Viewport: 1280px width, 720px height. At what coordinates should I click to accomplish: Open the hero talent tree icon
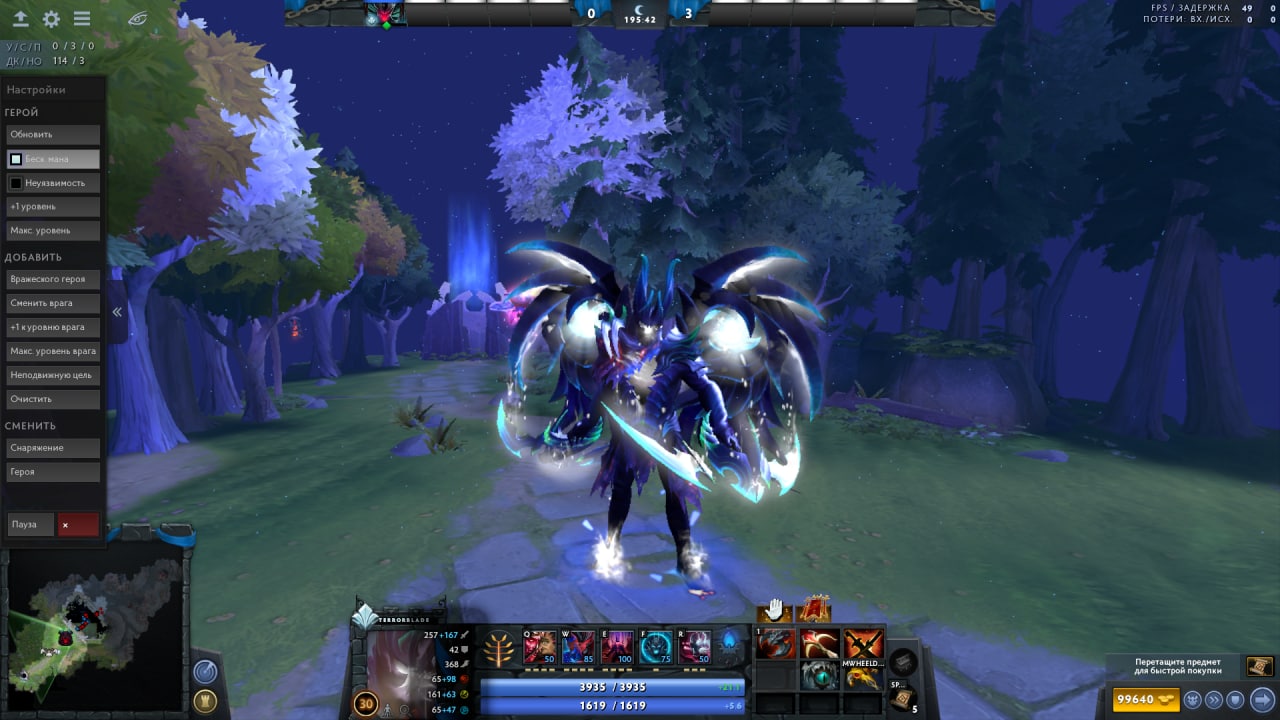click(x=497, y=649)
